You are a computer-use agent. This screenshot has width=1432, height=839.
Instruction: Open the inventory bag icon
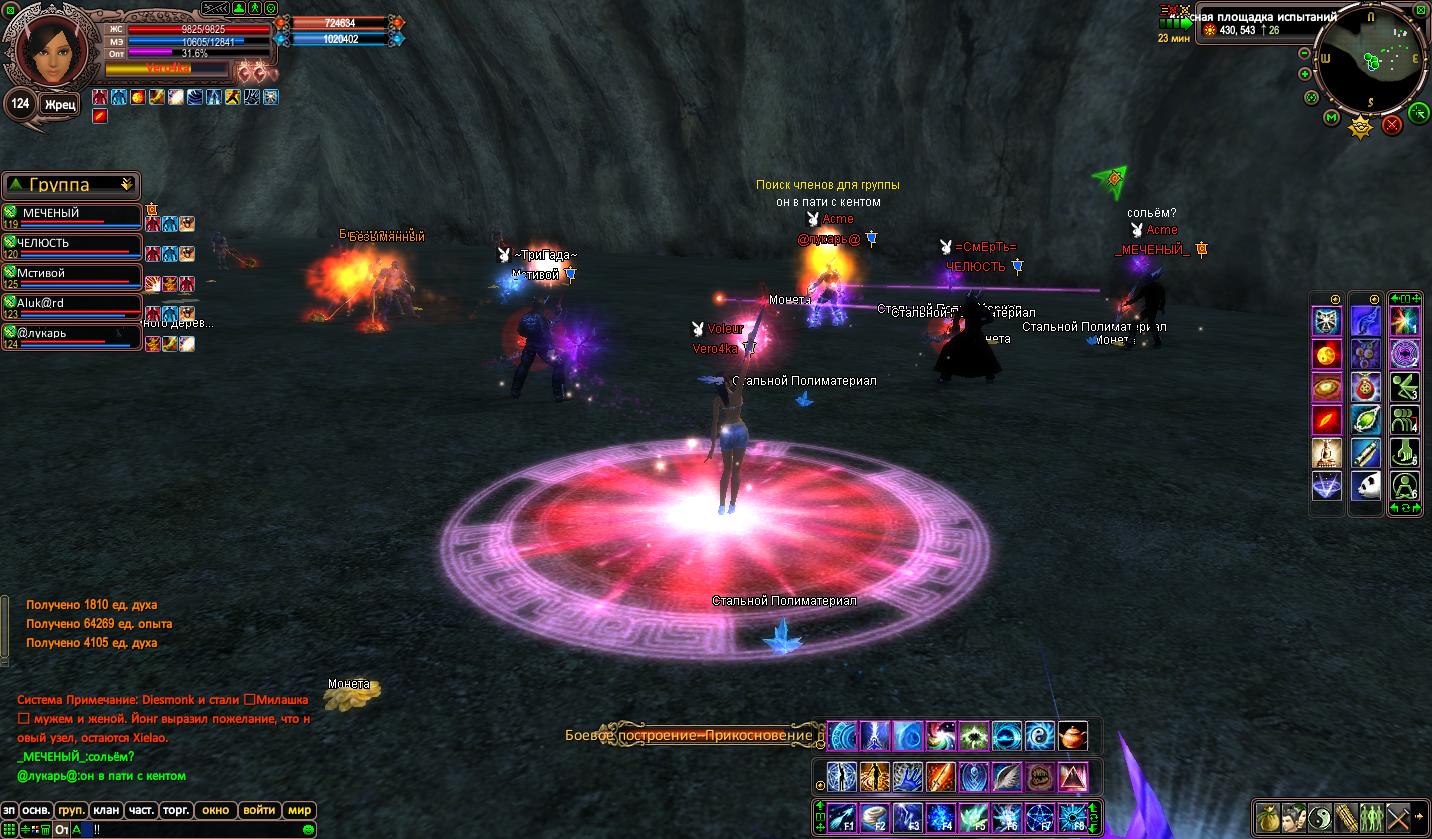click(1268, 816)
